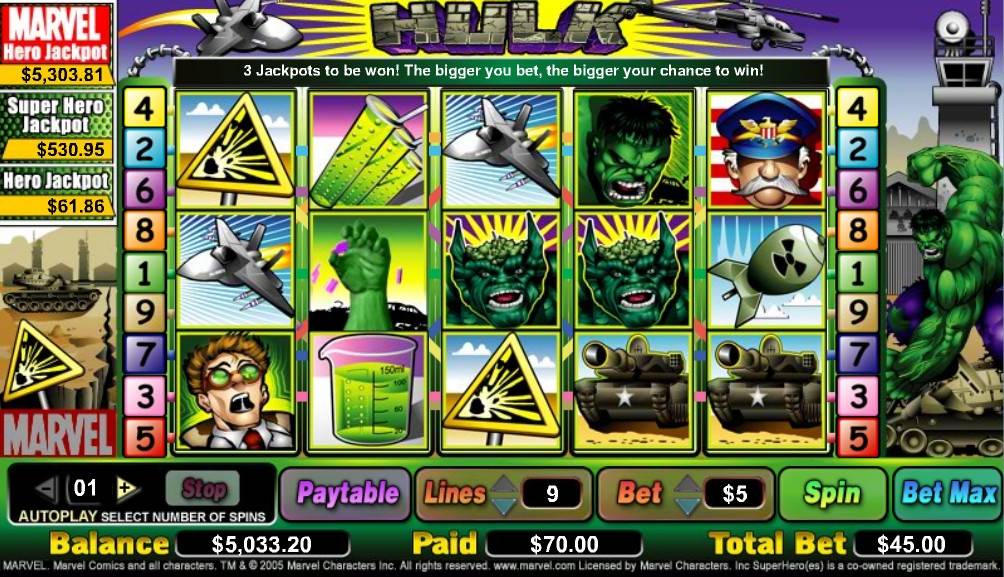
Task: Lower the Bet amount
Action: [x=686, y=504]
